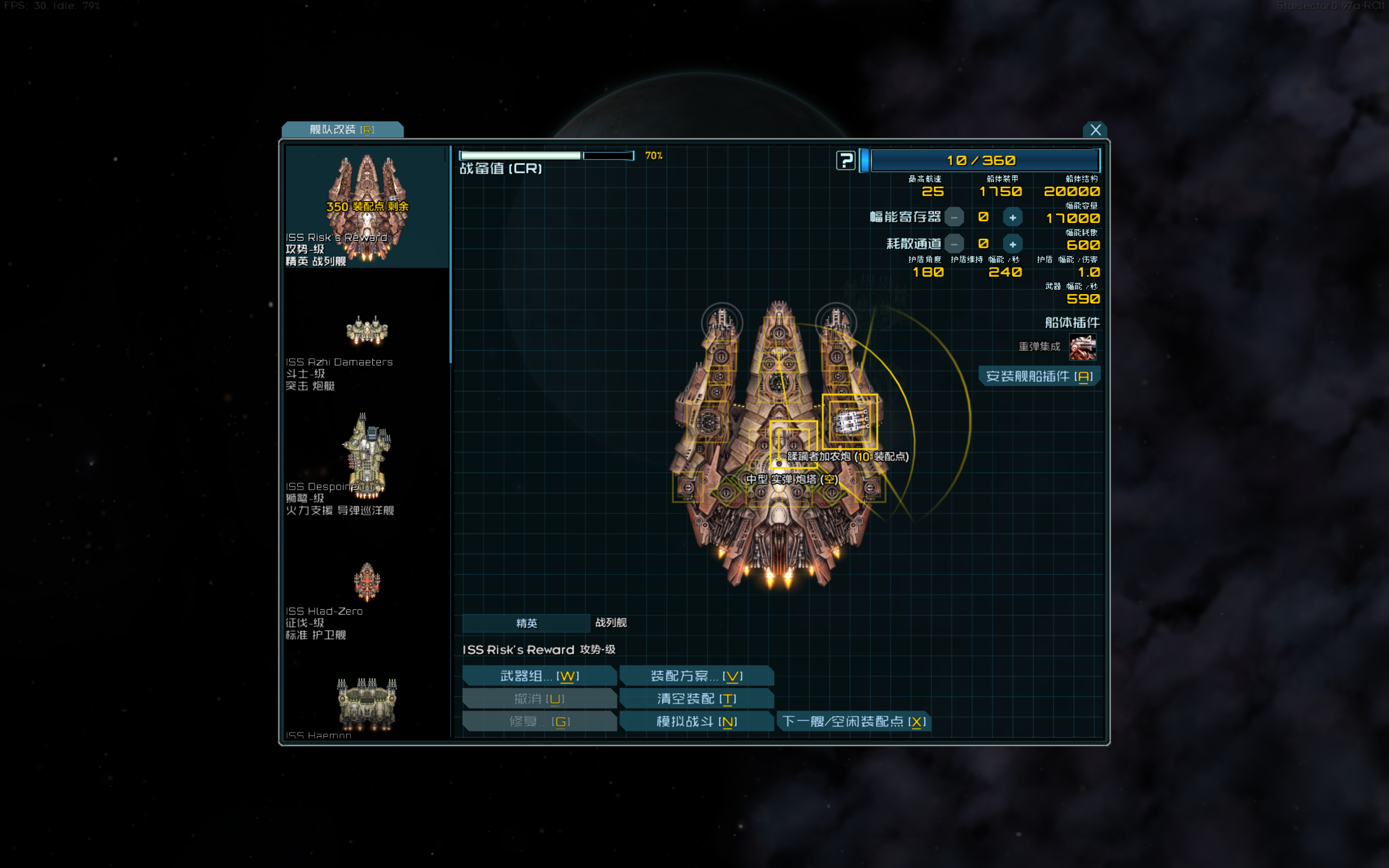Screen dimensions: 1389x868
Task: Click the installed 蹂躏者加农炮 weapon slot
Action: pos(850,422)
